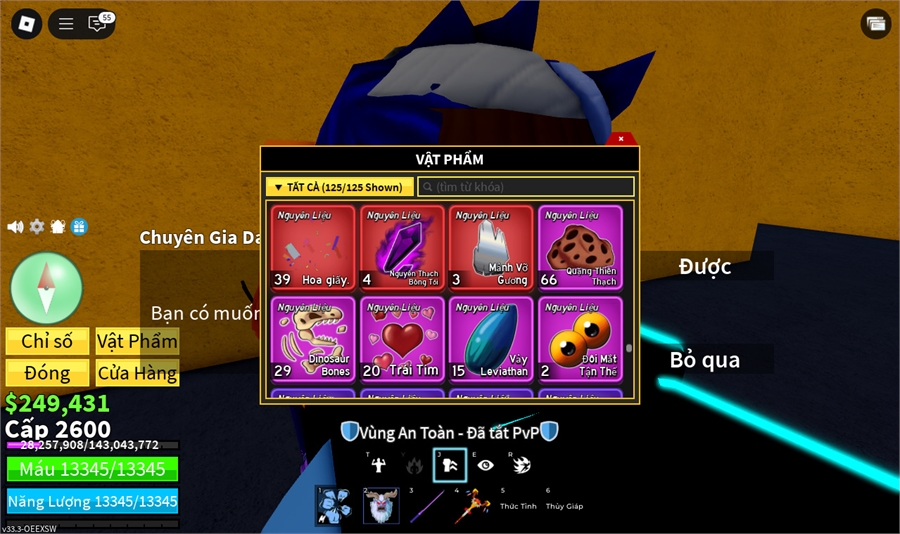Open the Chỉ số stats menu
Image resolution: width=900 pixels, height=534 pixels.
[x=47, y=342]
